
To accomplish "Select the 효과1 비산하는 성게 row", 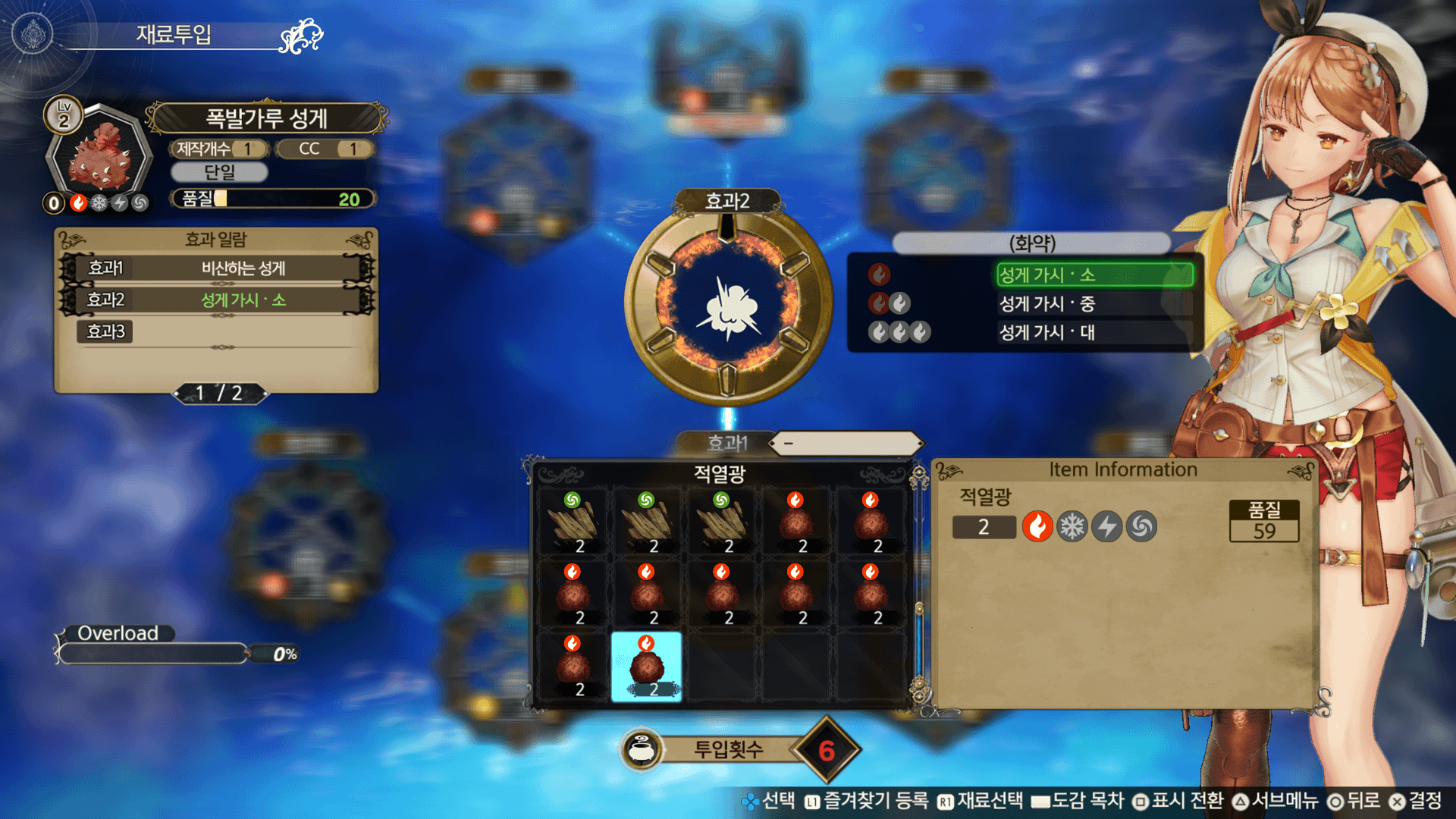I will coord(217,268).
